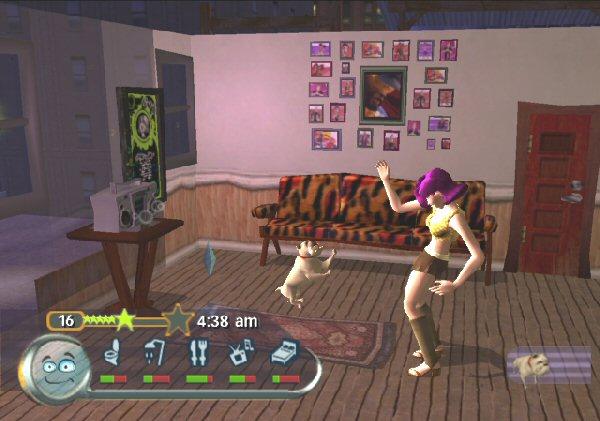Select the toilet bladder need icon
Image resolution: width=600 pixels, height=421 pixels.
pyautogui.click(x=113, y=353)
